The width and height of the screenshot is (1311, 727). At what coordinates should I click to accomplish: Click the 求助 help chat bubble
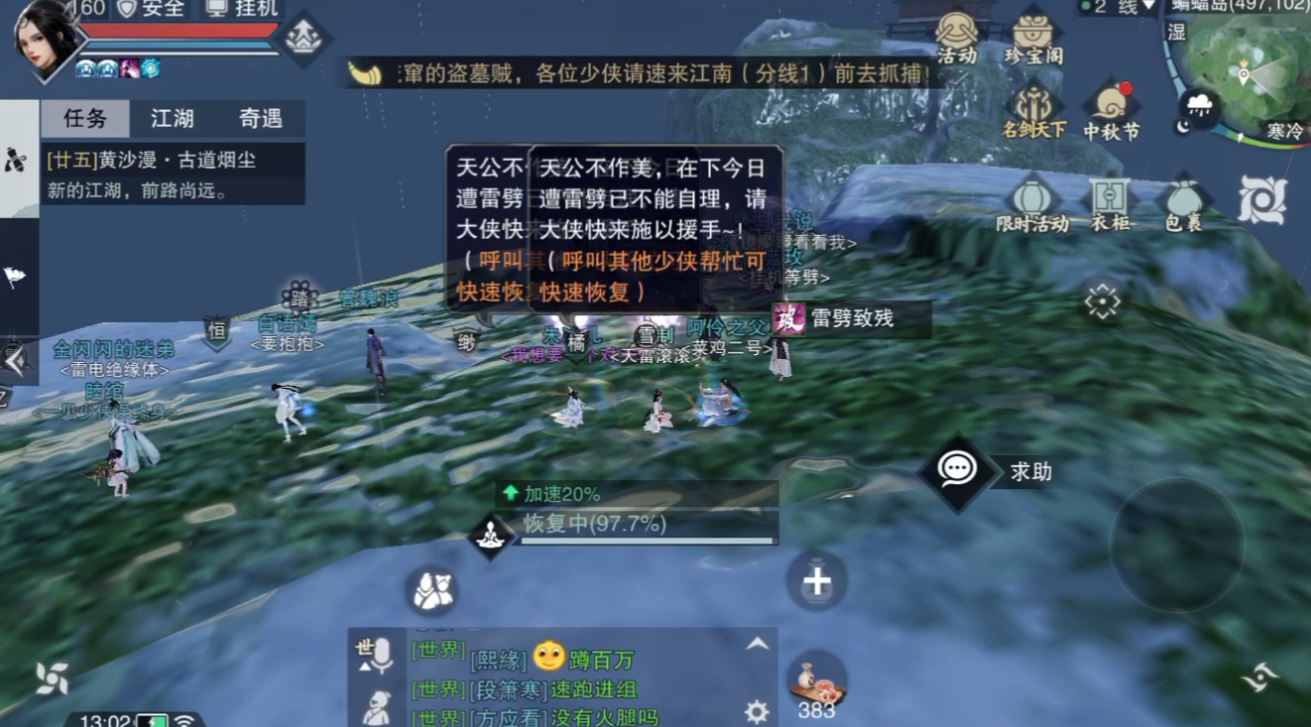[957, 470]
